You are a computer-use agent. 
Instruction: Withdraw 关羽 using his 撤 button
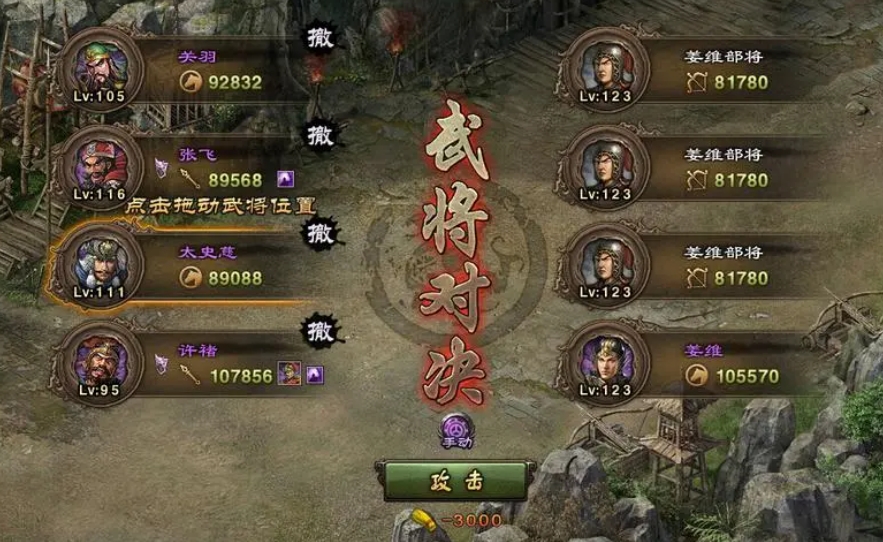click(321, 38)
